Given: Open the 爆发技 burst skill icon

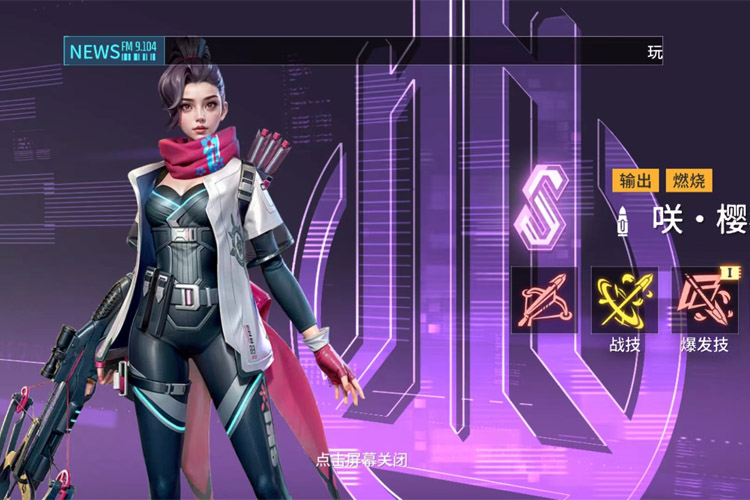Looking at the screenshot, I should pyautogui.click(x=704, y=300).
